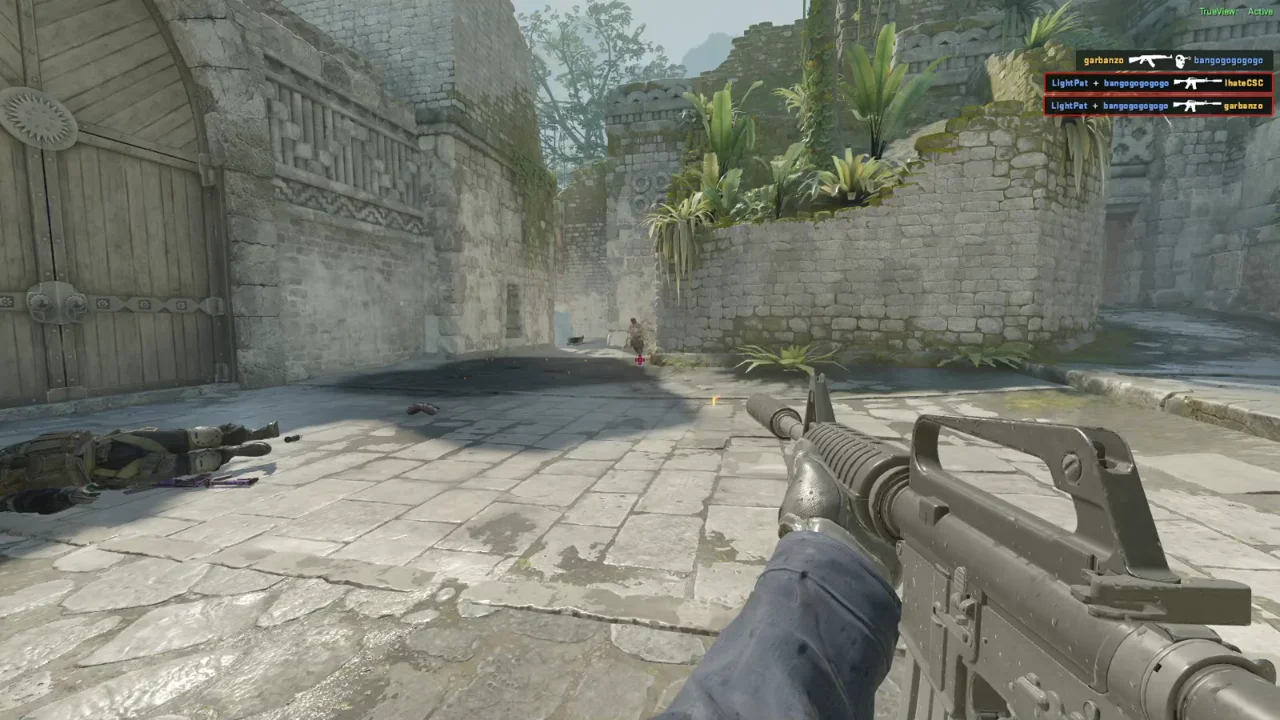
Task: Click the dropped pistol on the stone floor
Action: pyautogui.click(x=421, y=407)
